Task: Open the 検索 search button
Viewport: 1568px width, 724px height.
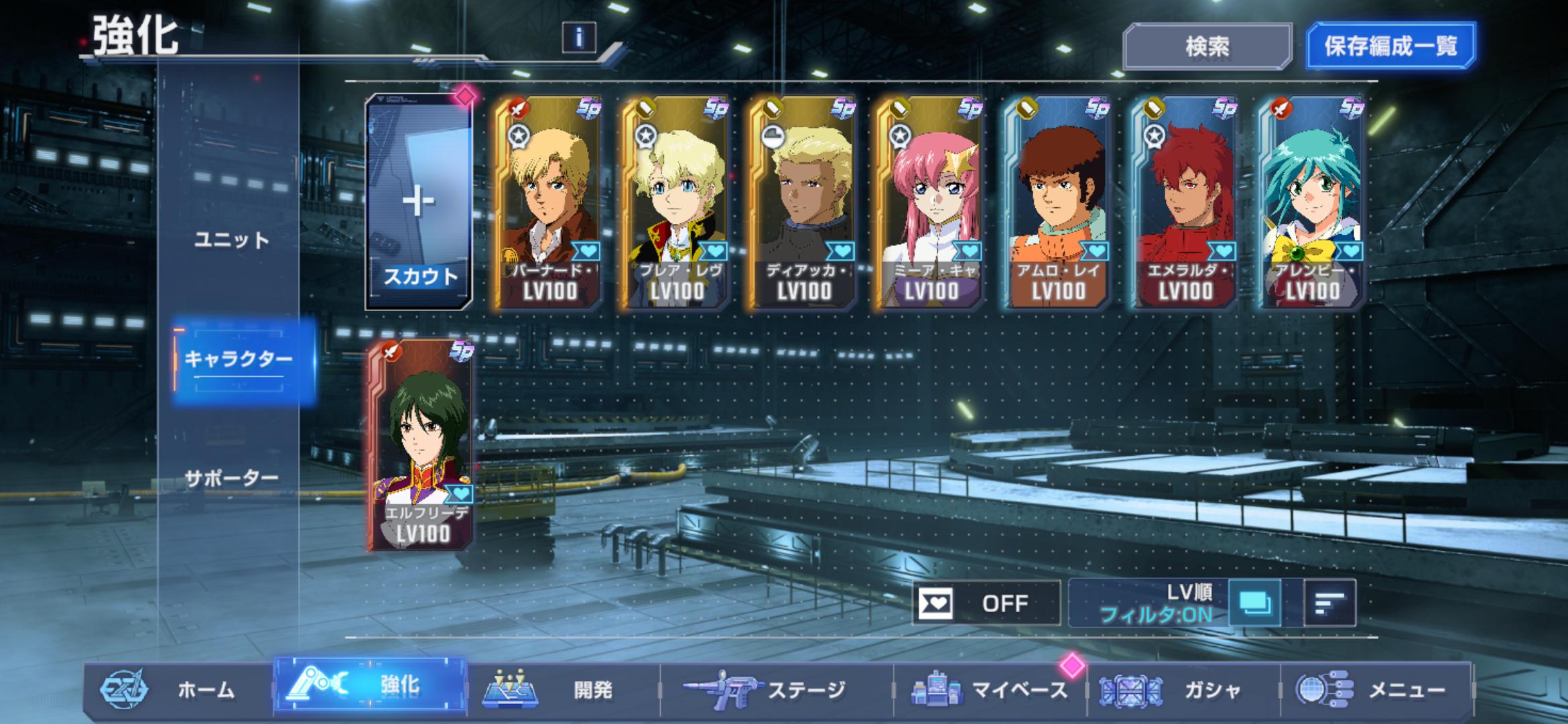Action: coord(1207,46)
